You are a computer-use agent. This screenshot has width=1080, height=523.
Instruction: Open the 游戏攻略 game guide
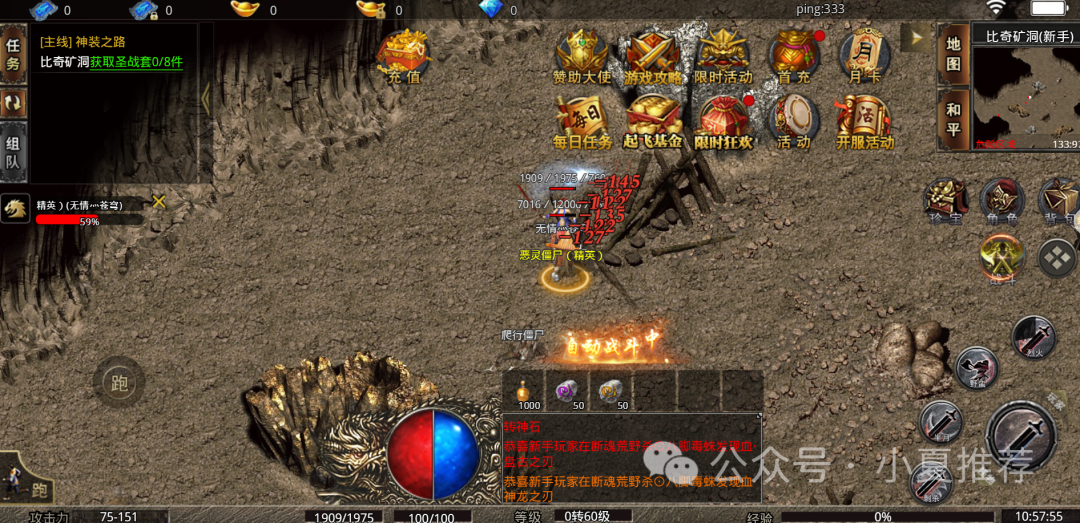pyautogui.click(x=652, y=56)
